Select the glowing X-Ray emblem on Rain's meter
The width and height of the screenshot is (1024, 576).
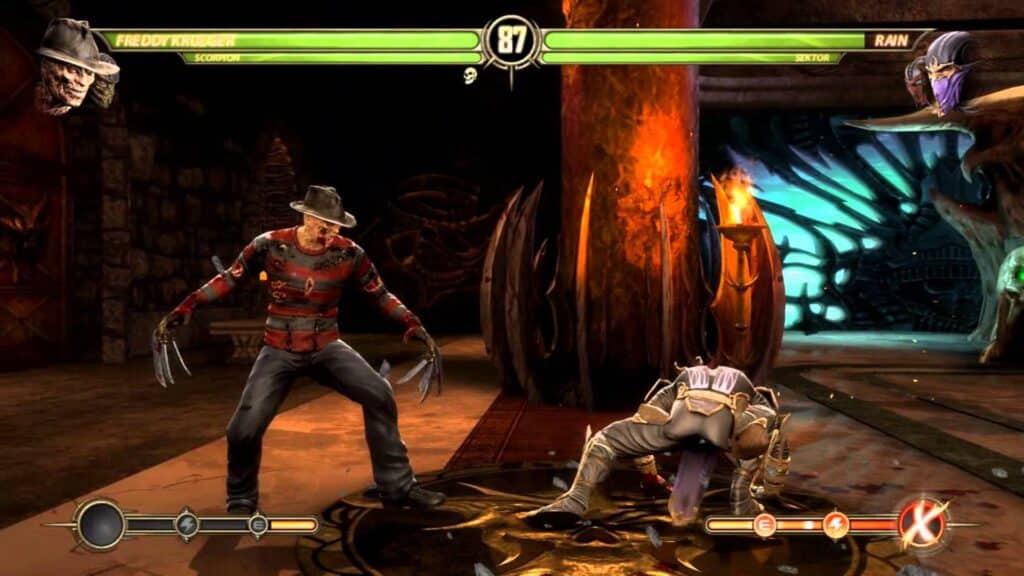coord(921,523)
